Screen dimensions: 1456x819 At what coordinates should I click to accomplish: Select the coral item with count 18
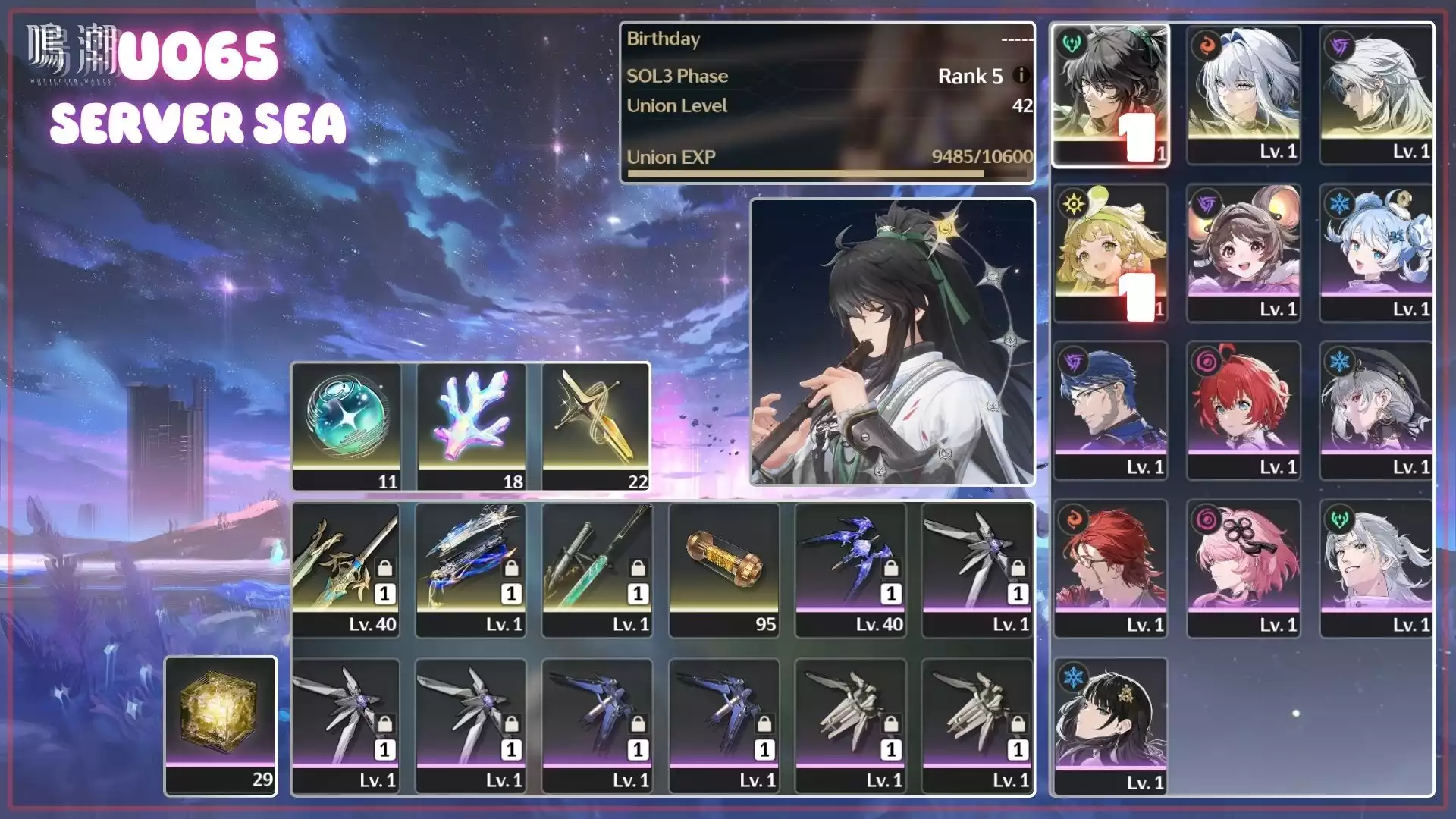(x=472, y=426)
